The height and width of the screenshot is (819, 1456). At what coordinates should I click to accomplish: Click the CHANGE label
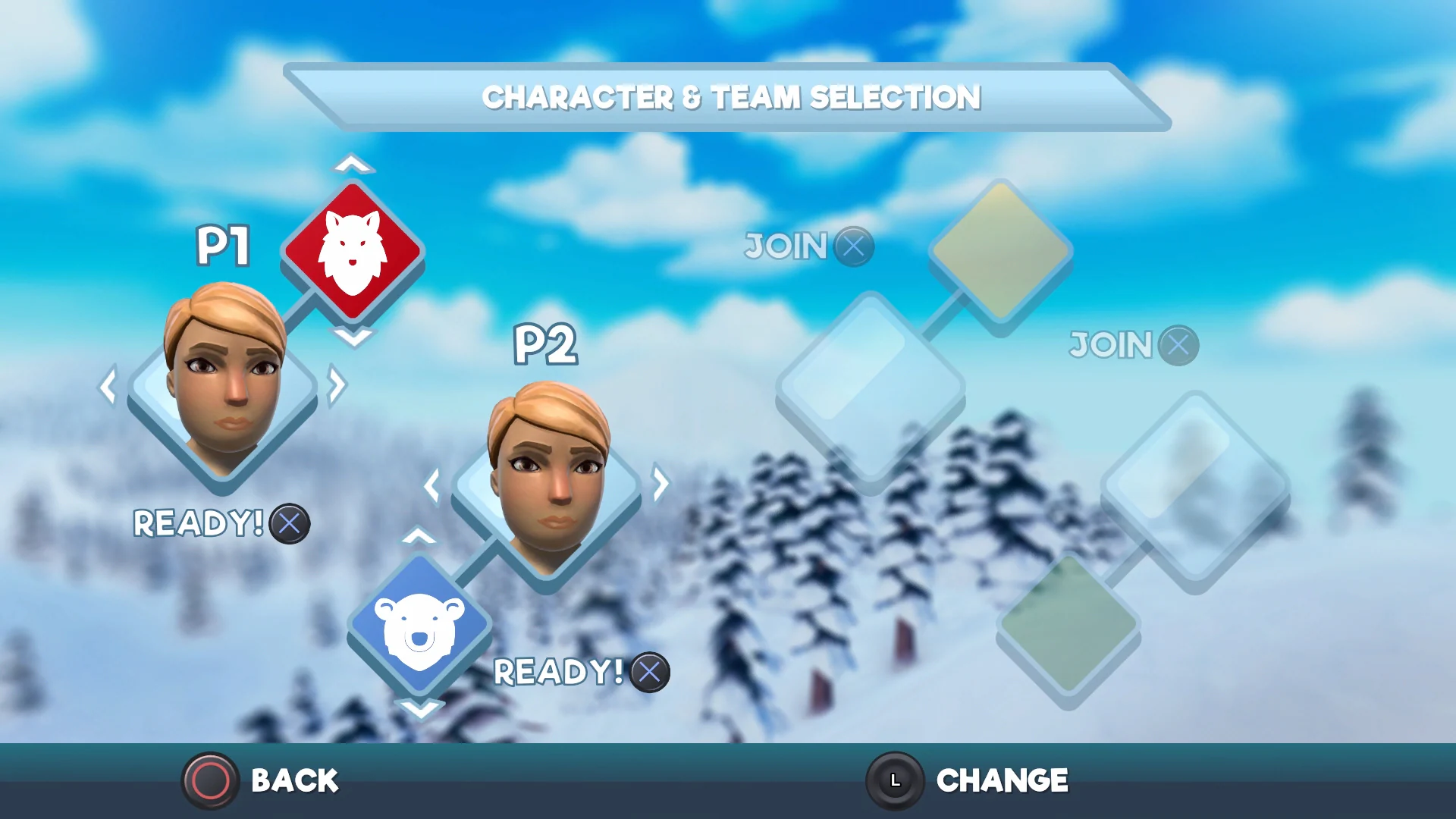1003,780
